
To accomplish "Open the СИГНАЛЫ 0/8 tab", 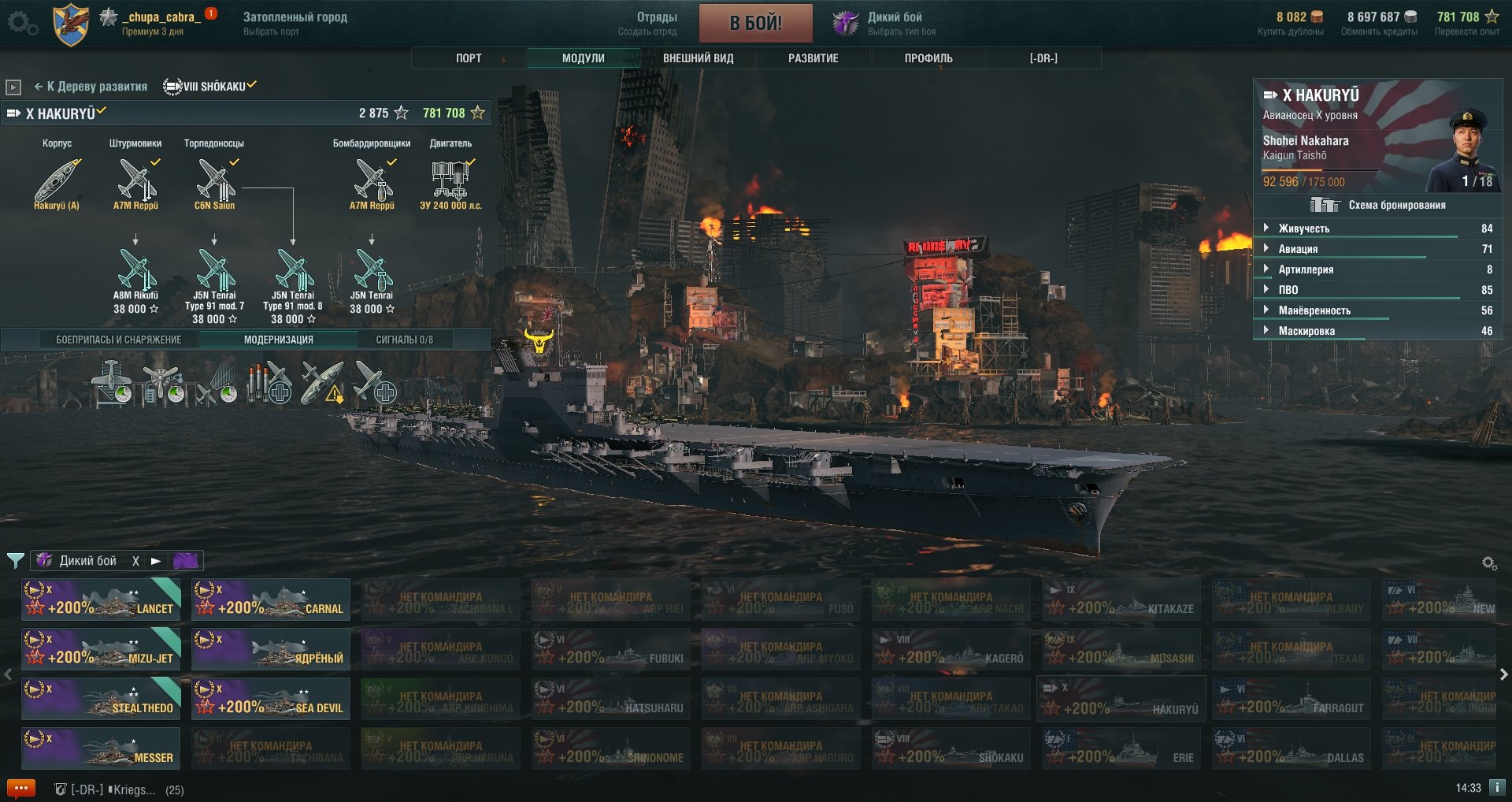I will [404, 340].
